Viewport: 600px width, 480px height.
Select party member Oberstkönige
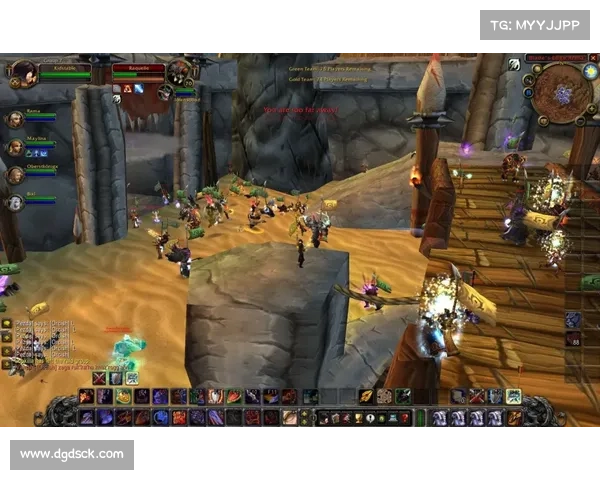coord(15,175)
